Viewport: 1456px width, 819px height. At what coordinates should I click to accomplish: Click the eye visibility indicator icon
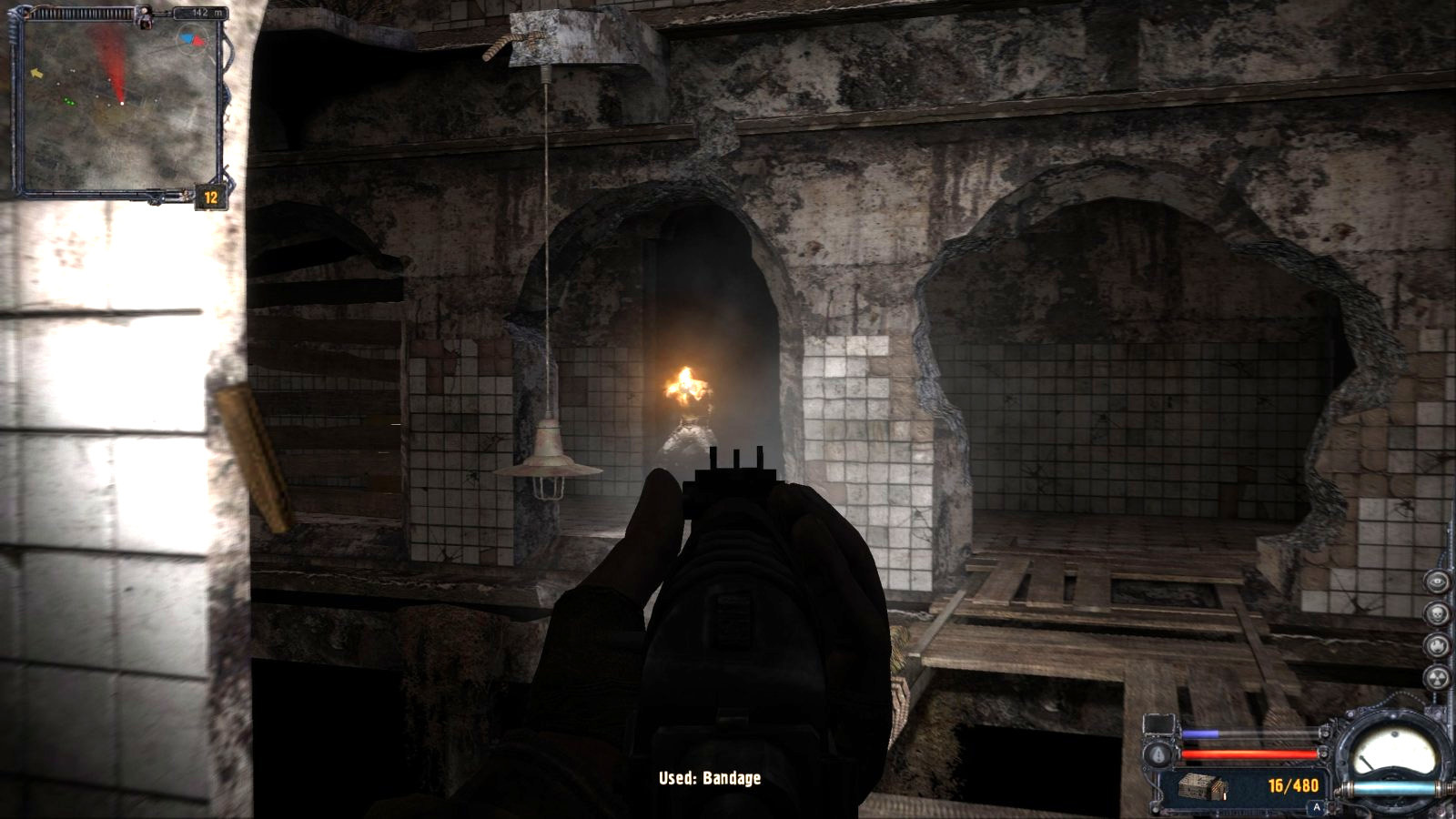[x=1437, y=581]
